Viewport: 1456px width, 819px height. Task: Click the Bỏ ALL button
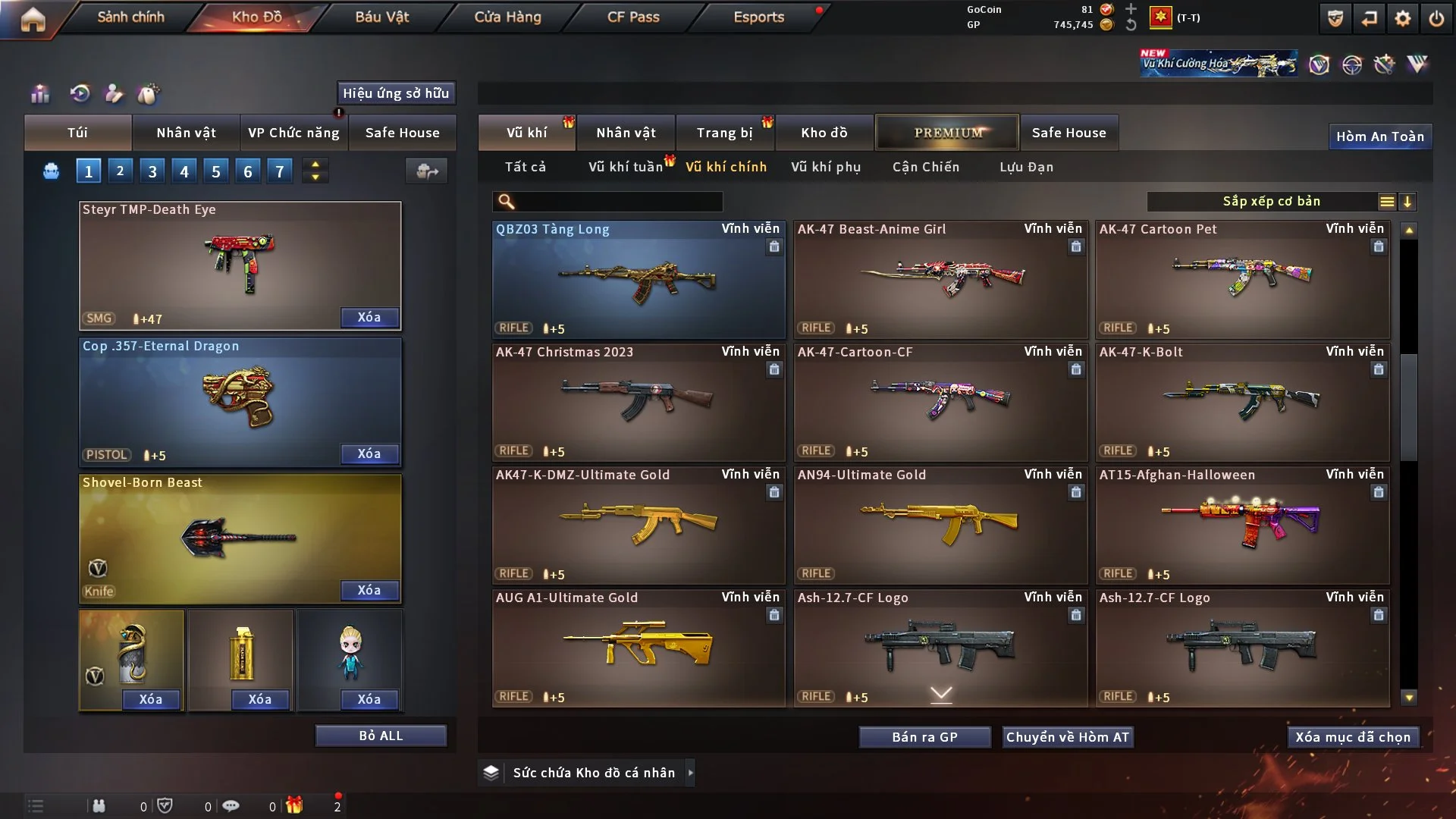tap(381, 736)
